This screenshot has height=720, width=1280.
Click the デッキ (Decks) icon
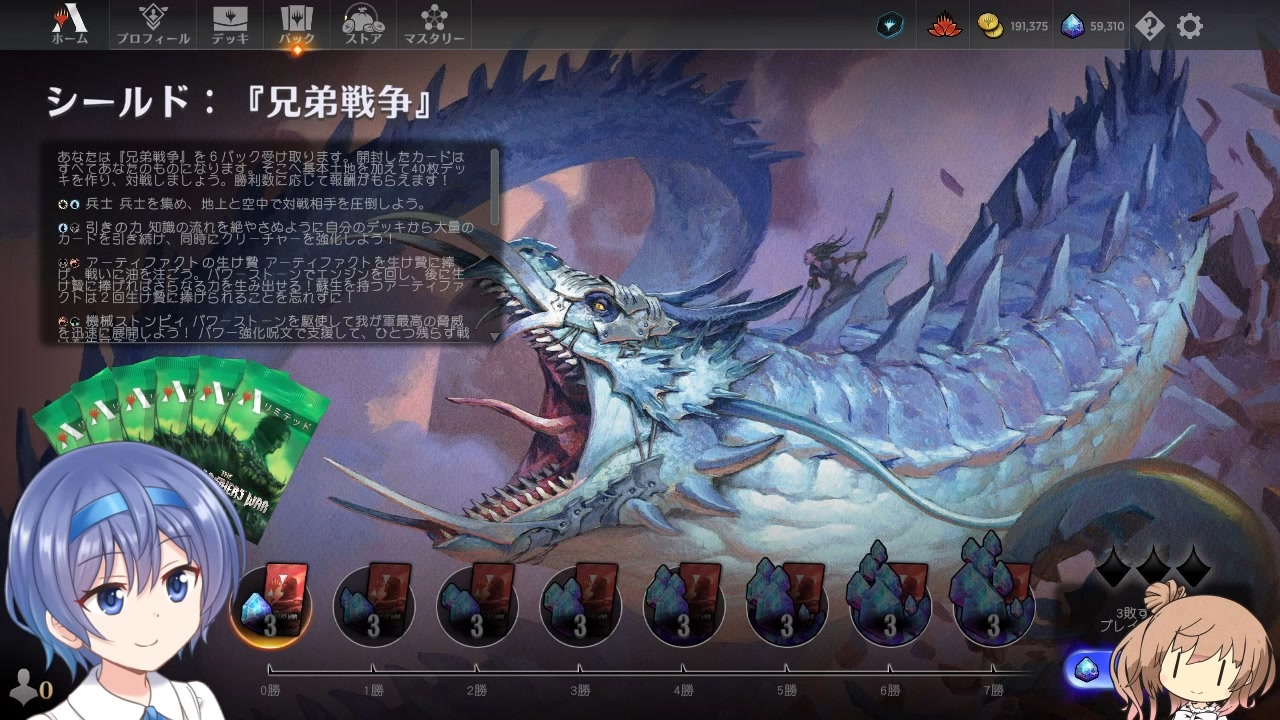(231, 18)
